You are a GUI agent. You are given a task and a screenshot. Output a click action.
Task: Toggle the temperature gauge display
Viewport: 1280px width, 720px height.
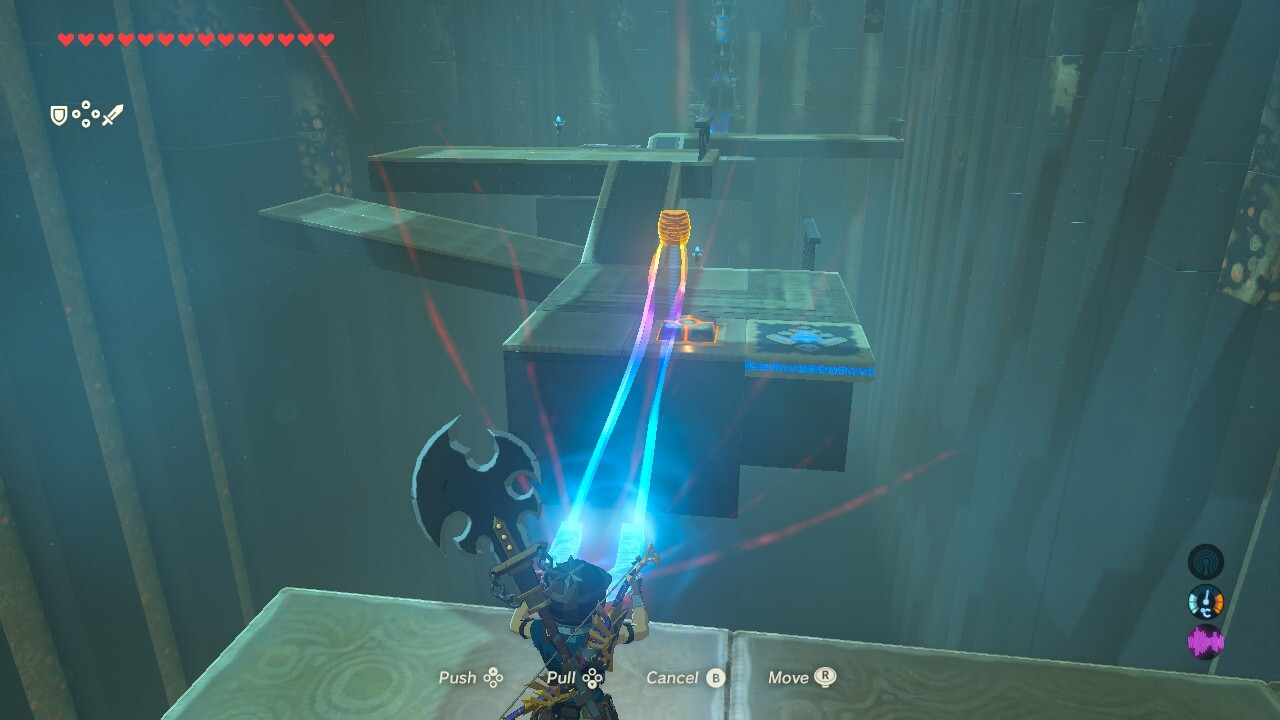1207,603
